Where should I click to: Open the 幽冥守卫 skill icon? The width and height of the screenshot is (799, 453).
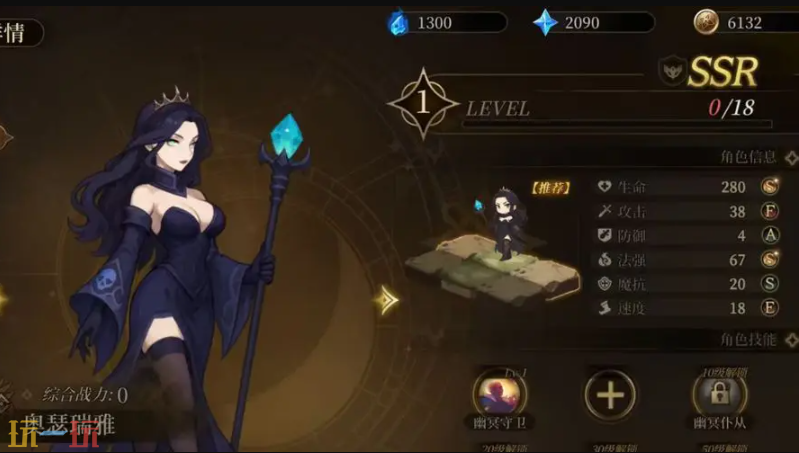499,393
